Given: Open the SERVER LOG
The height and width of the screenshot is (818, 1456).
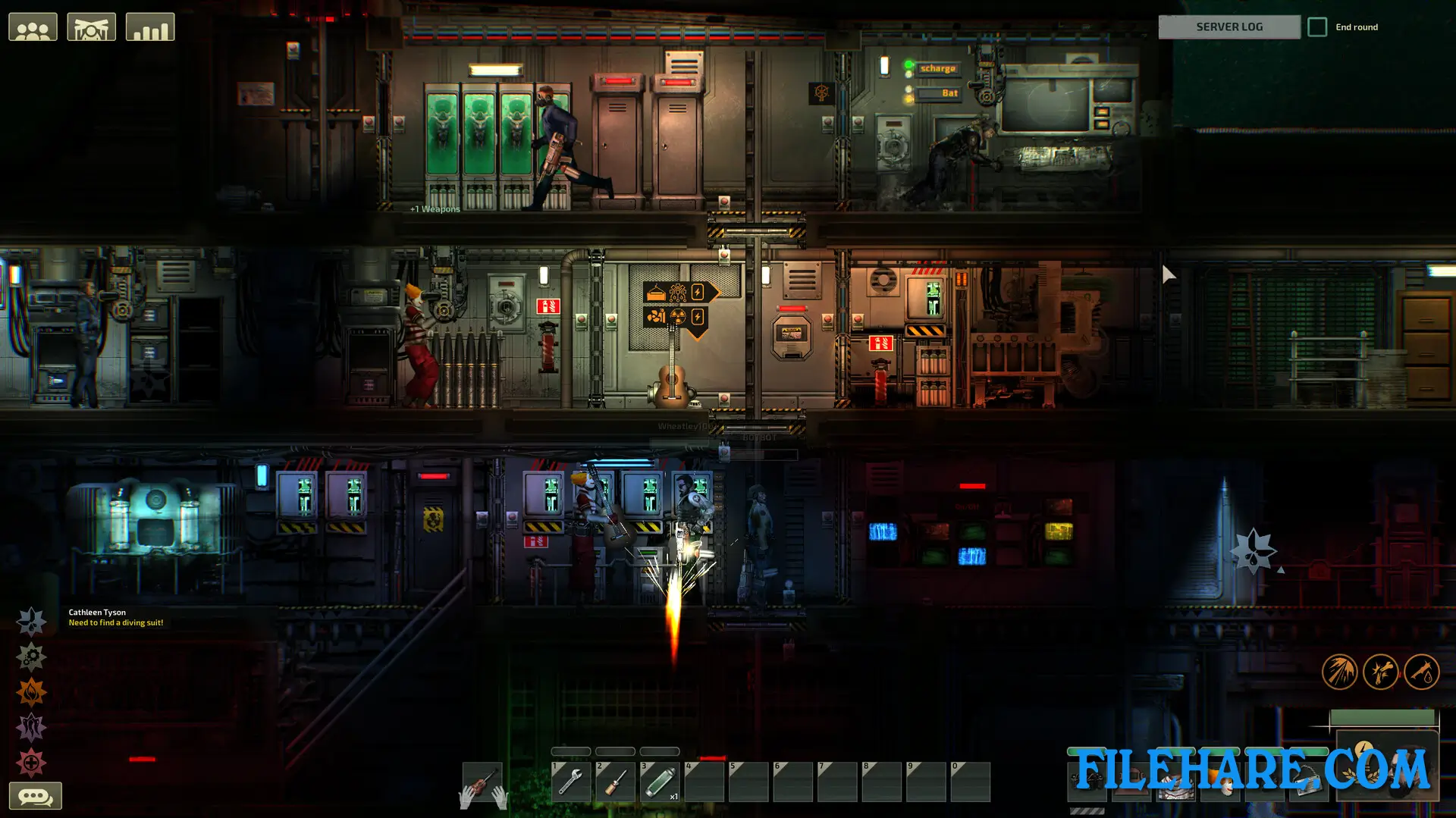Looking at the screenshot, I should (1228, 27).
